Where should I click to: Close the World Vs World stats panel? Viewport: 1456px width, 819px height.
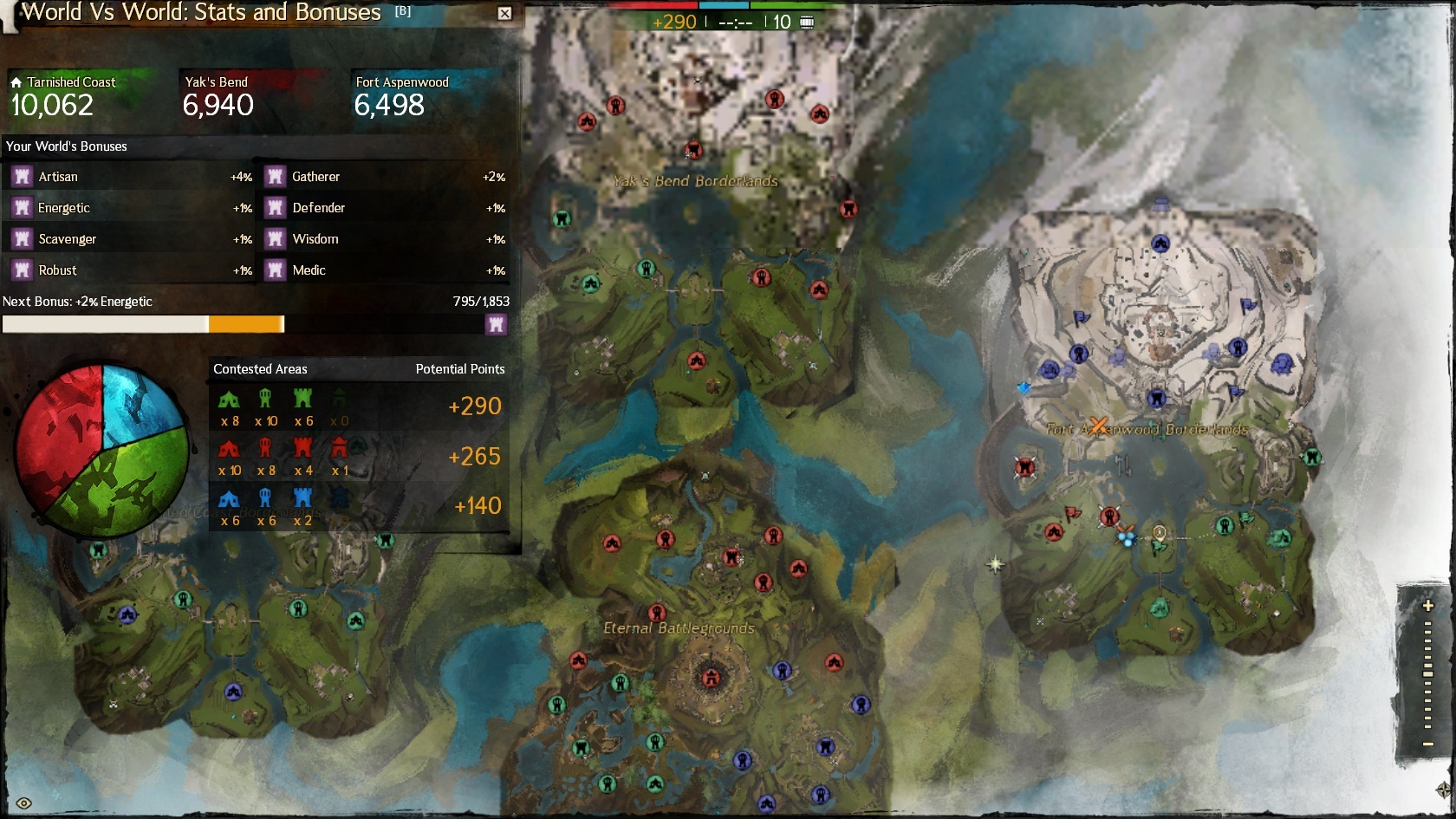pos(504,13)
